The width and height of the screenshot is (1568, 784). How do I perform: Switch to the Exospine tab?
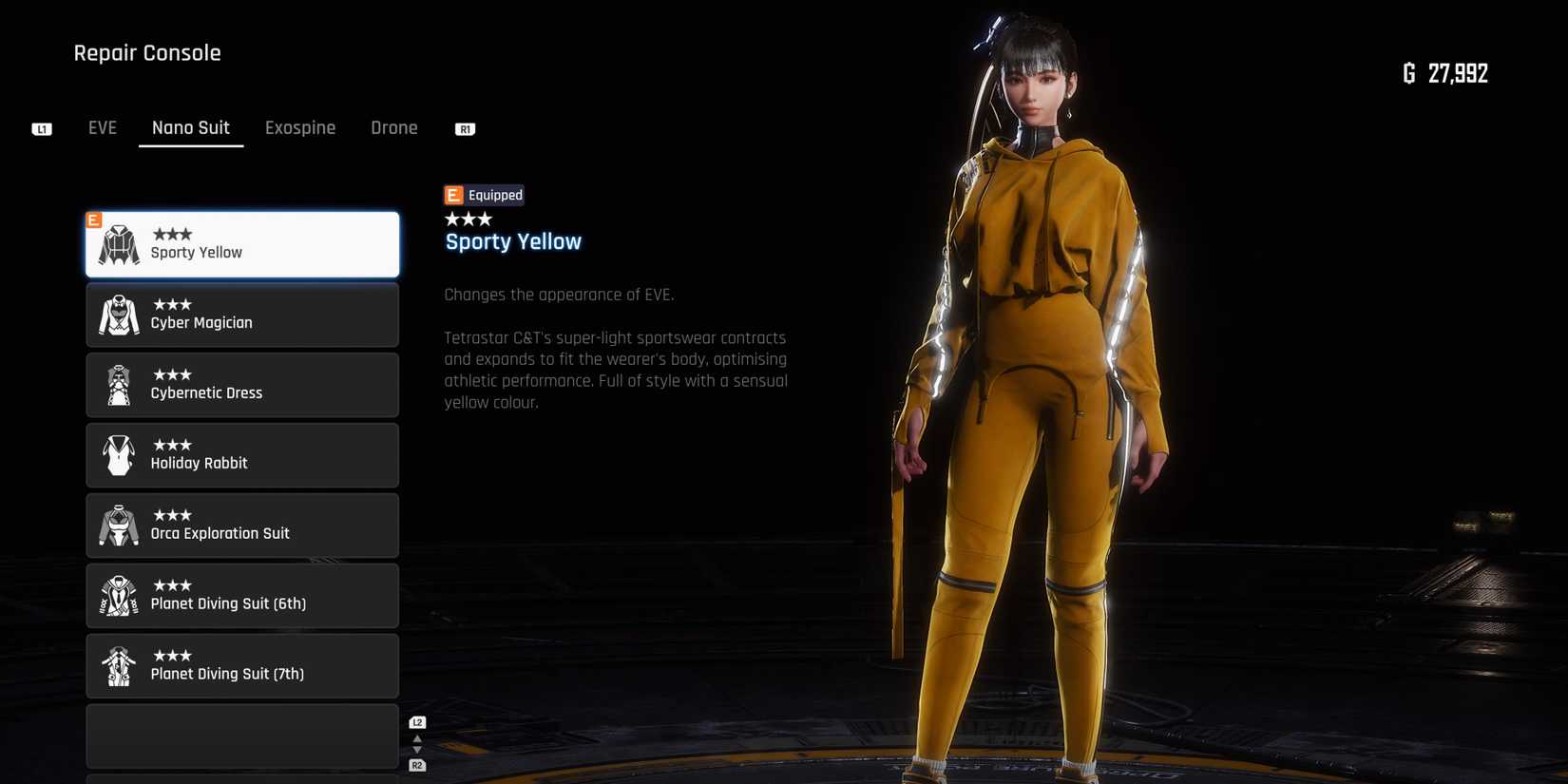pyautogui.click(x=300, y=127)
